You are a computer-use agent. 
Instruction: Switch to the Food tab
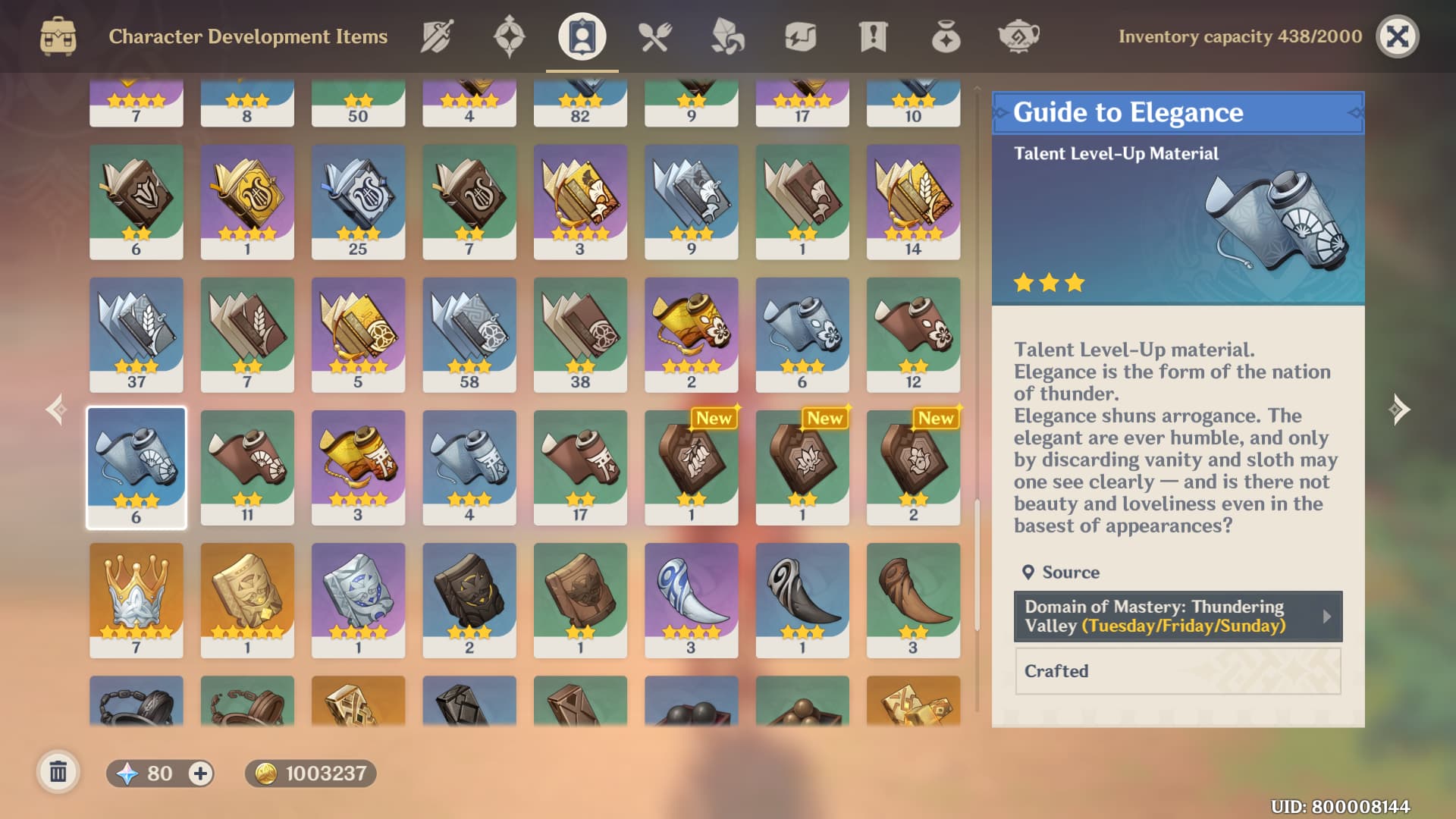[654, 36]
